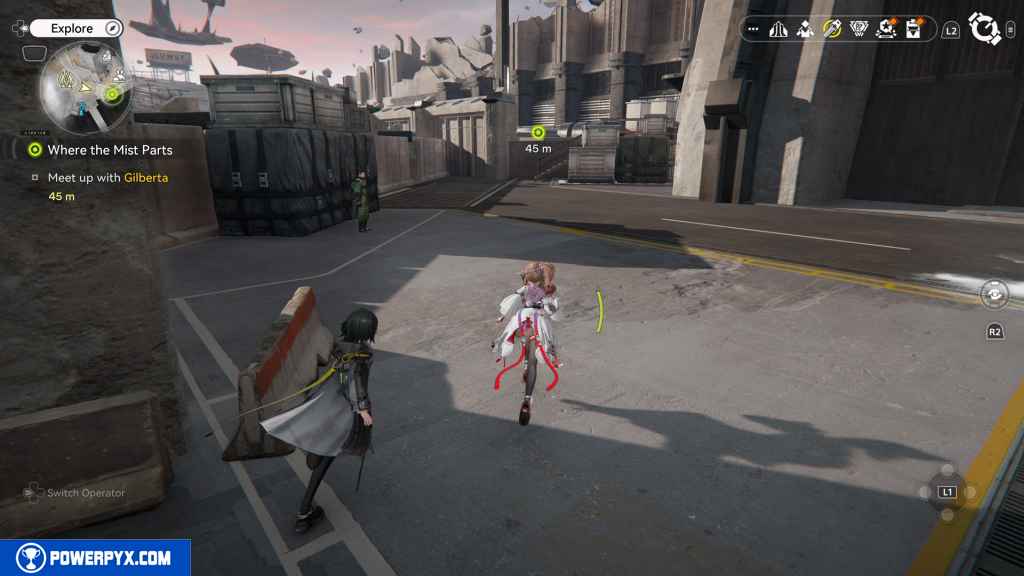Open the three-dots more menu
Screen dimensions: 1024x576
click(752, 30)
